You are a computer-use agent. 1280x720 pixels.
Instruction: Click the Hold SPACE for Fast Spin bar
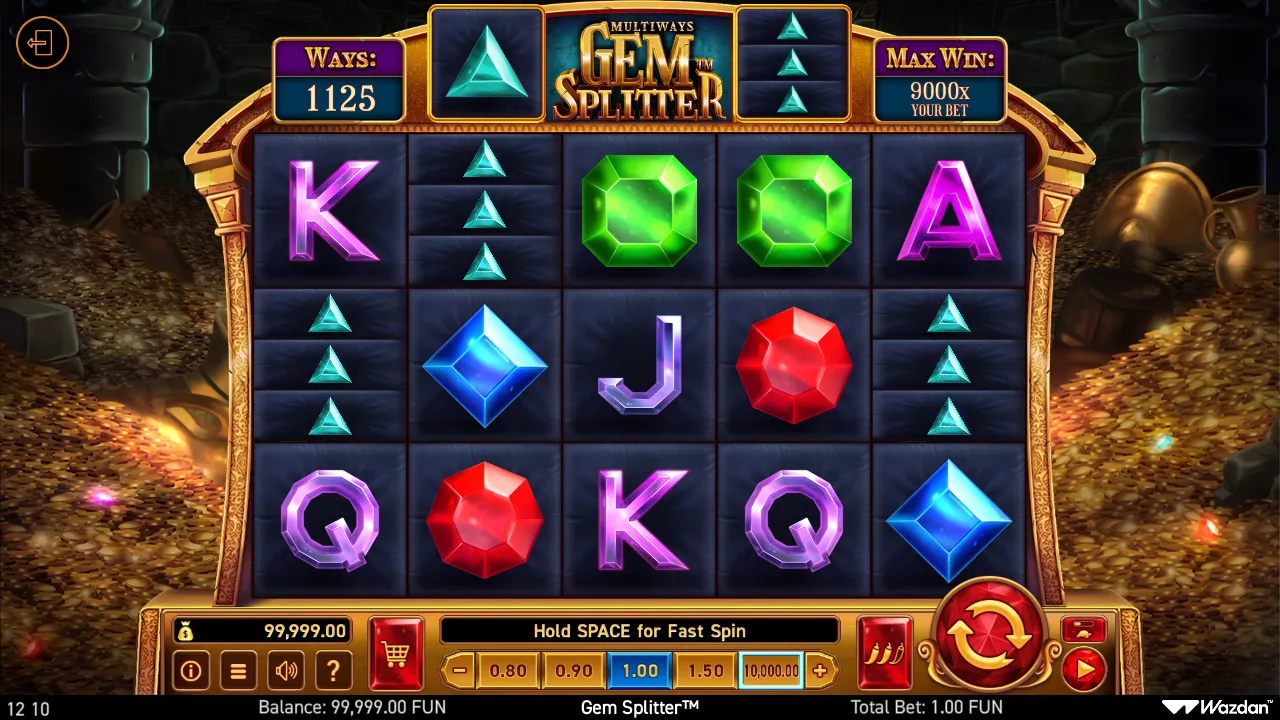coord(640,631)
